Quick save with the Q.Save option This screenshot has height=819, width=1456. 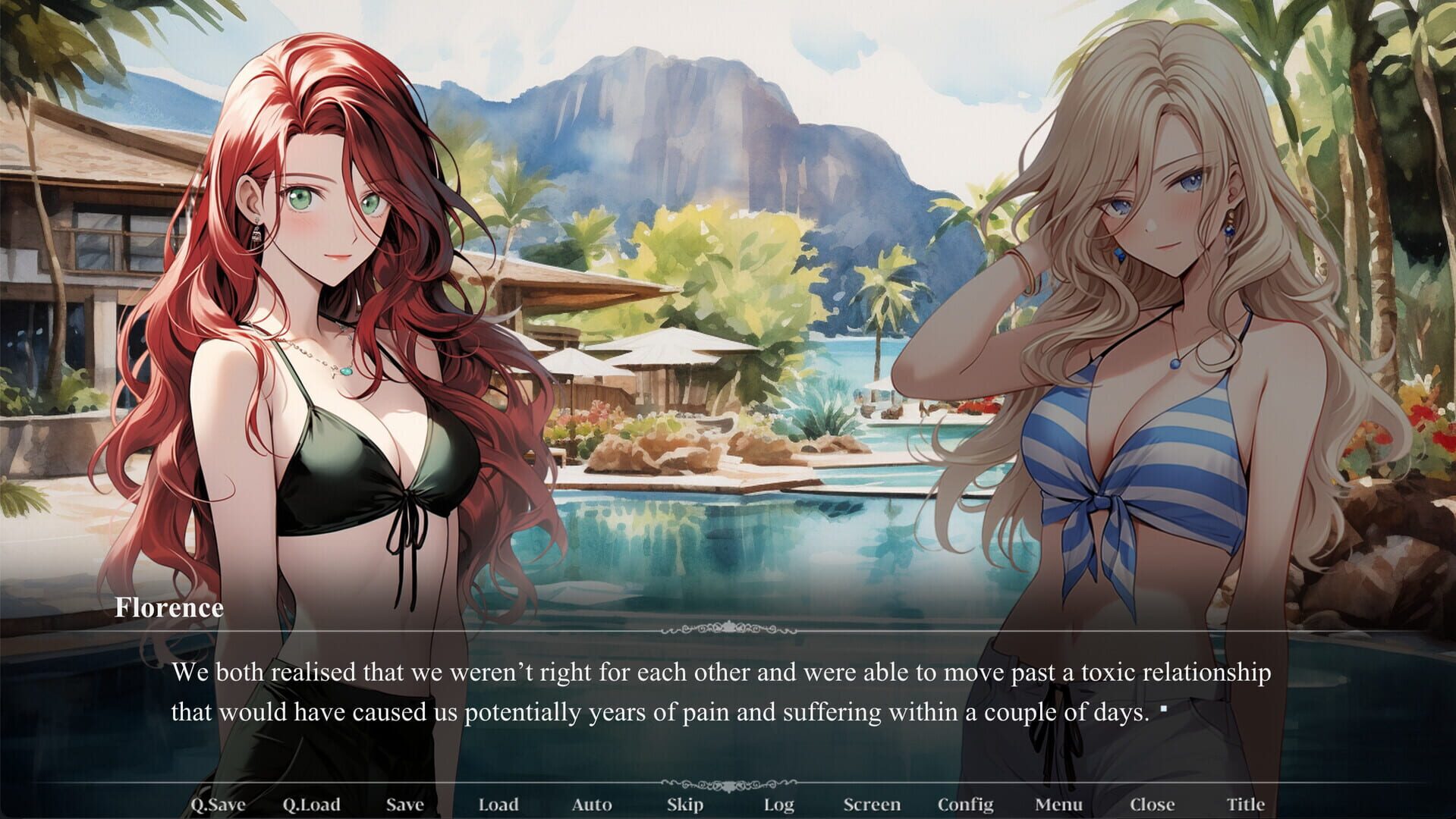coord(221,805)
